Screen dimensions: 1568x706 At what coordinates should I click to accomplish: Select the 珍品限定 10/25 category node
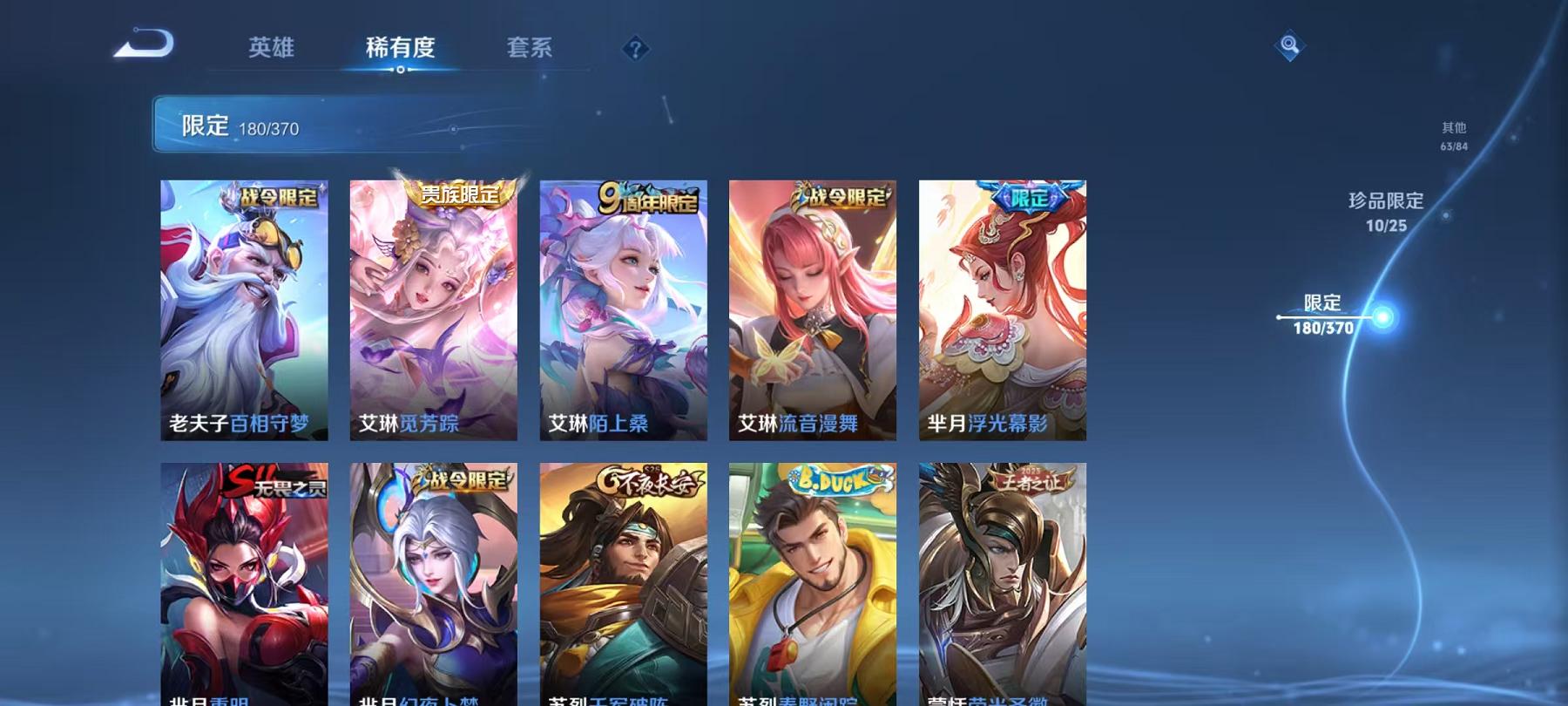(1384, 212)
